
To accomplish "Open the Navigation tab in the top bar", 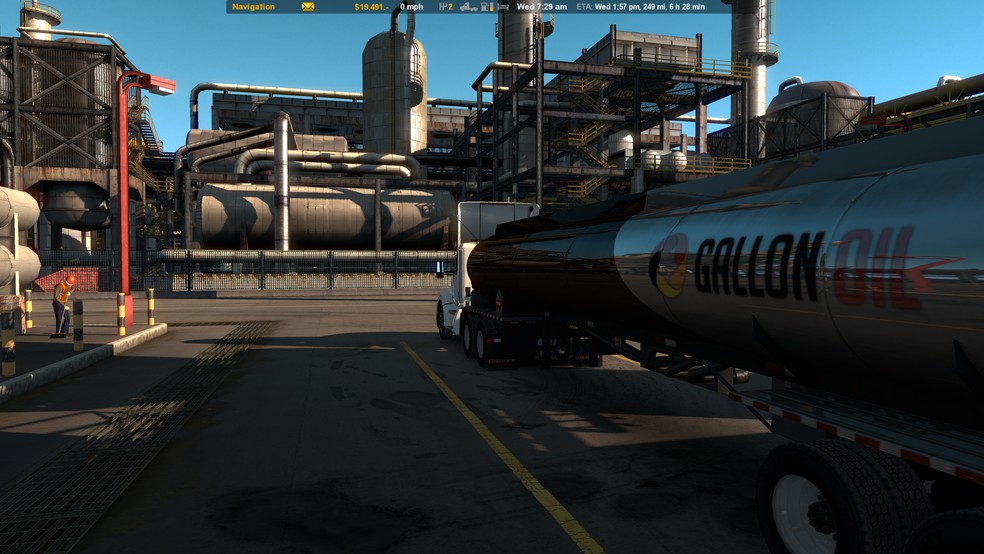I will pyautogui.click(x=253, y=7).
